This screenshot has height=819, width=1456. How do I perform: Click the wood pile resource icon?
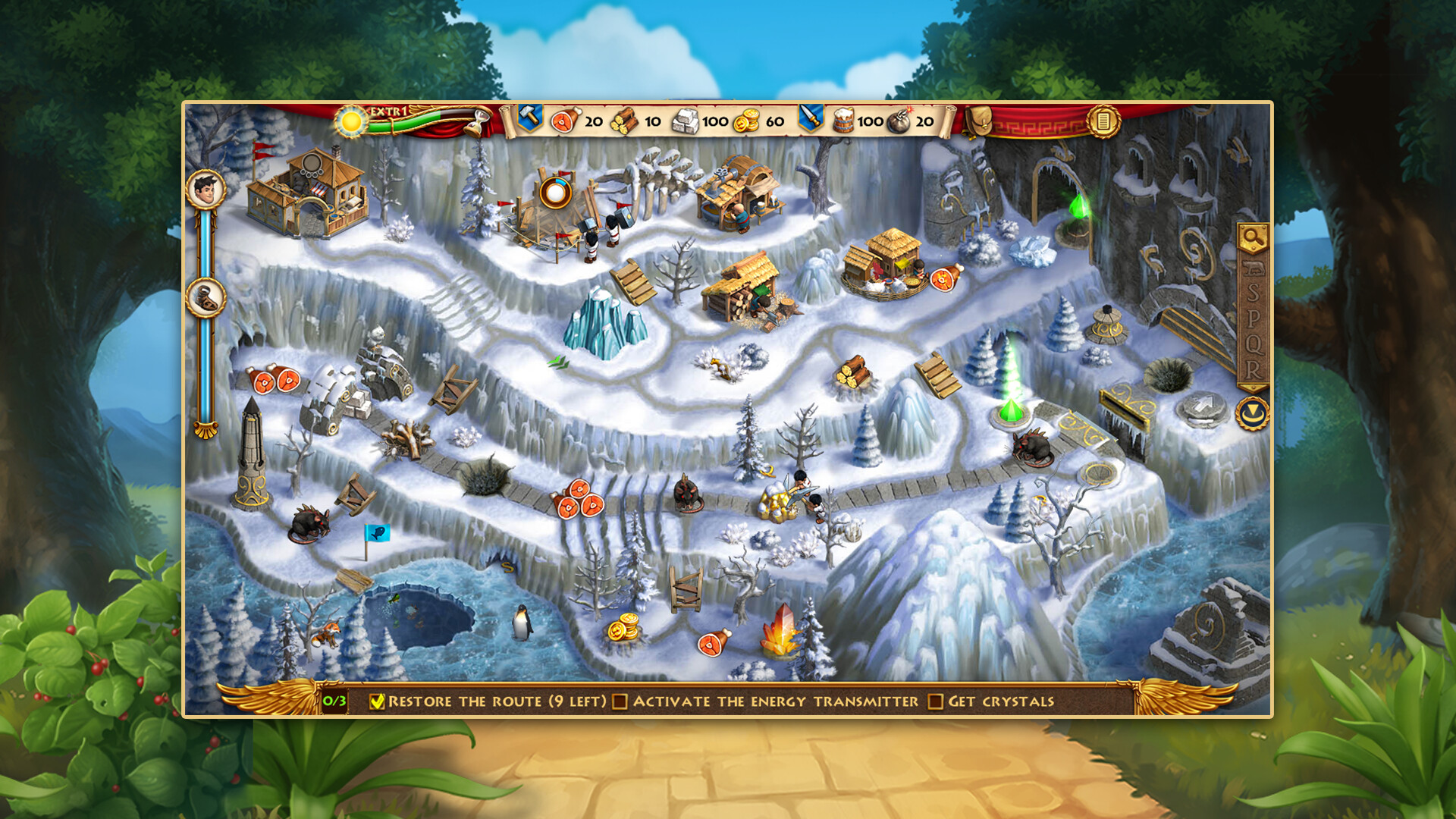pyautogui.click(x=623, y=120)
